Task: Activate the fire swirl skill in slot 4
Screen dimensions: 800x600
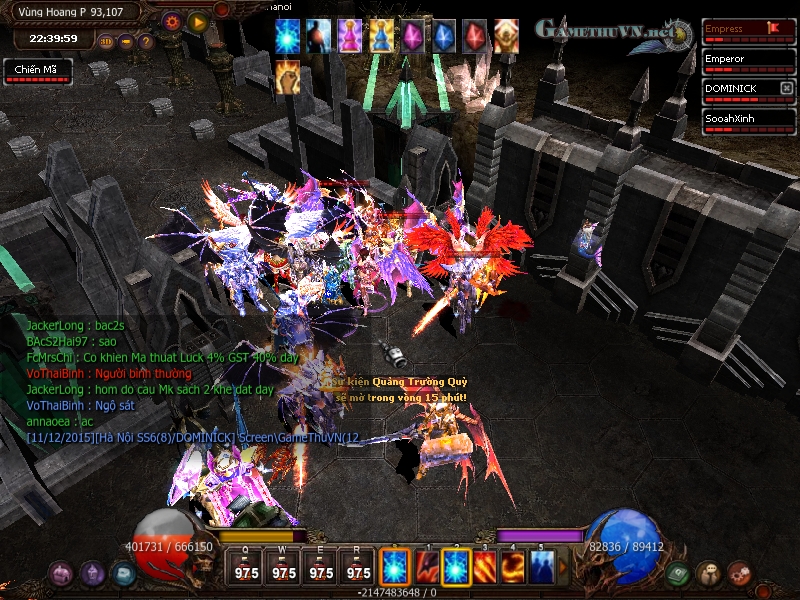Action: pyautogui.click(x=513, y=567)
